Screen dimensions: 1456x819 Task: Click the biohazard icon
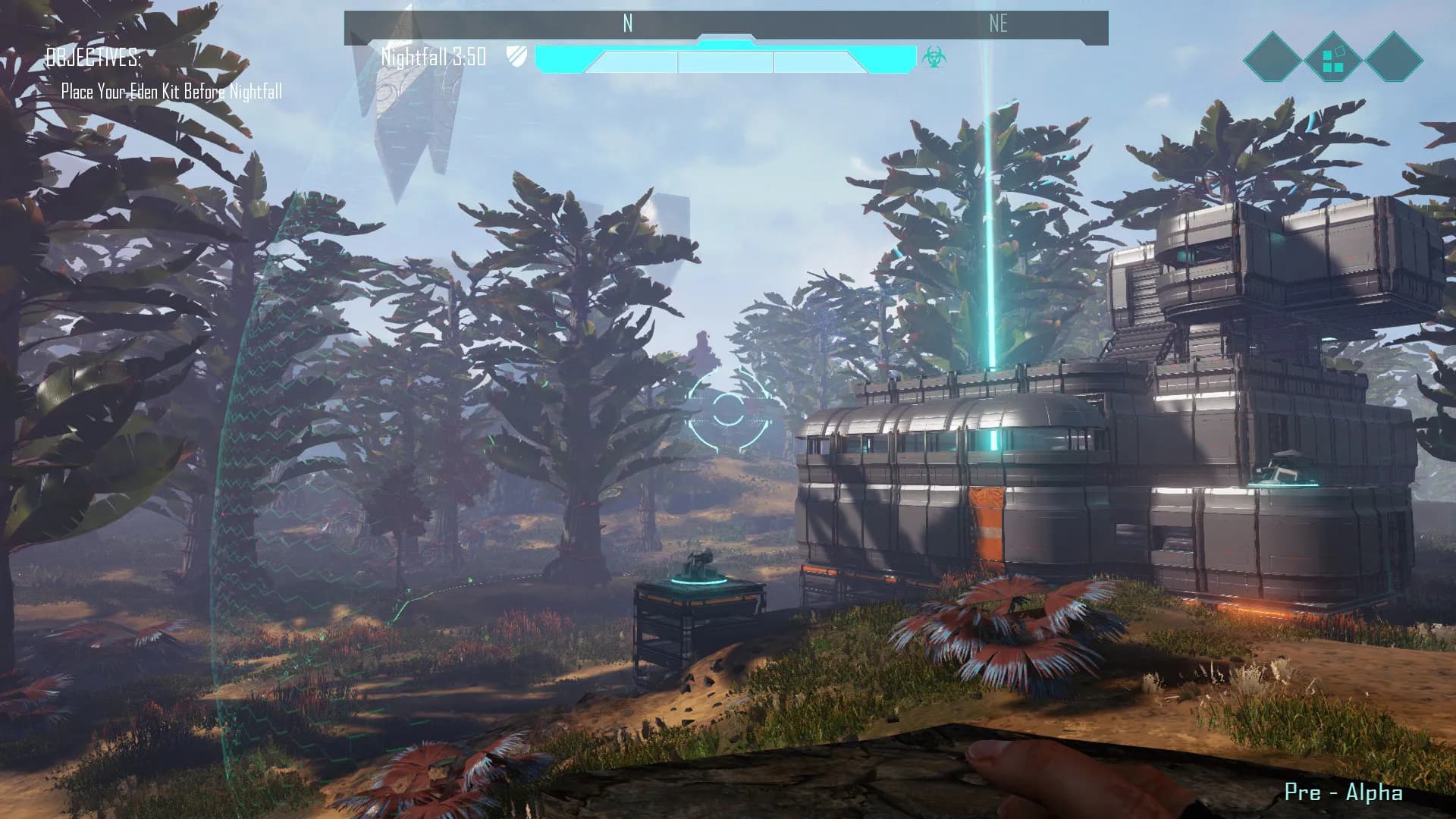(933, 57)
